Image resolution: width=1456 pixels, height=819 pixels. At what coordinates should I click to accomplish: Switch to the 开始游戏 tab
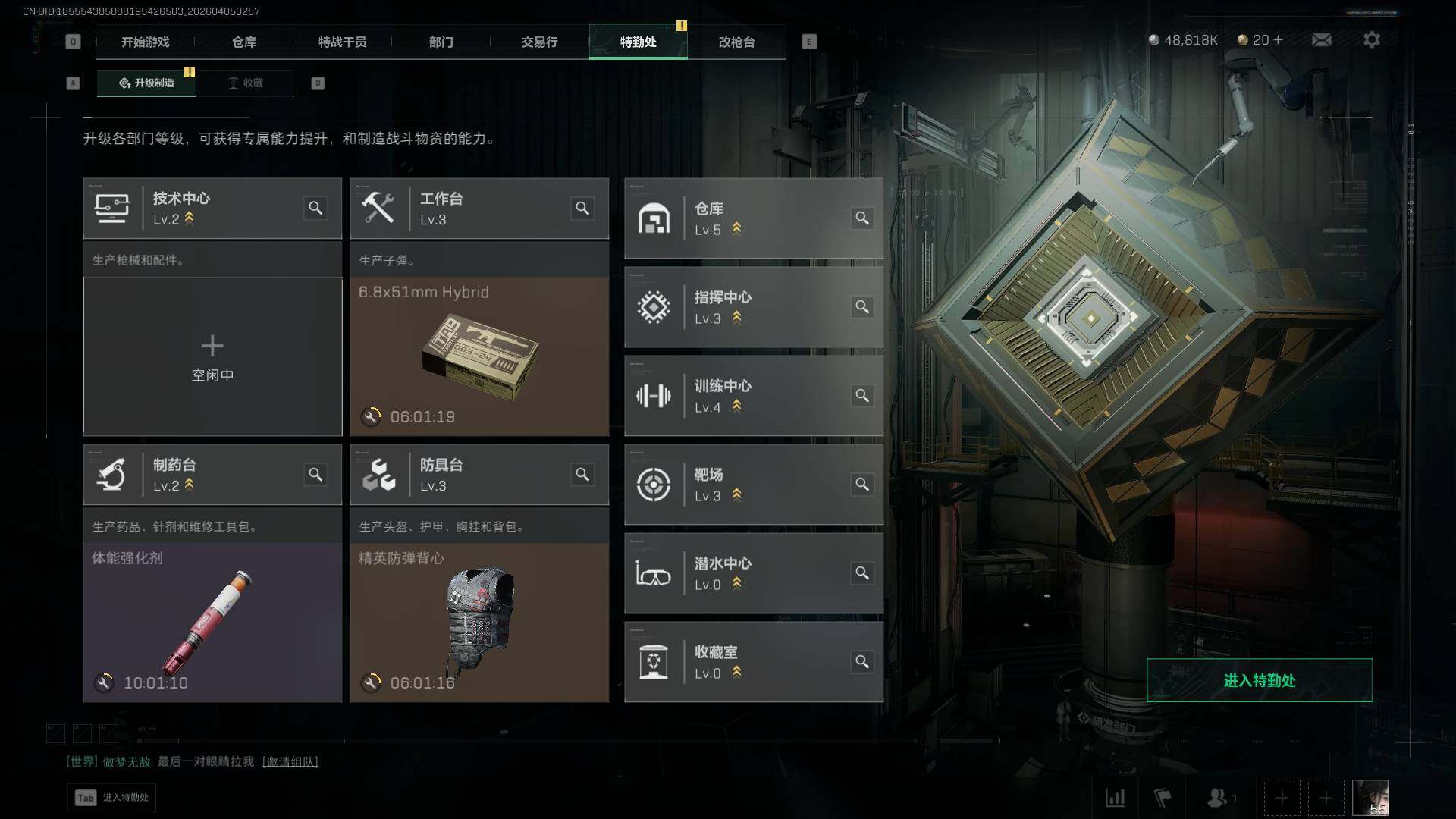click(145, 42)
